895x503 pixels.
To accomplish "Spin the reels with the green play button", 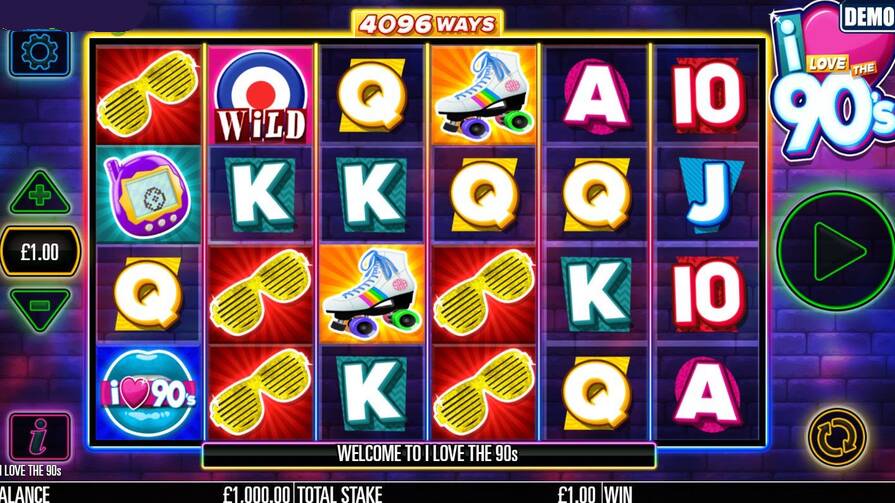I will (x=836, y=251).
